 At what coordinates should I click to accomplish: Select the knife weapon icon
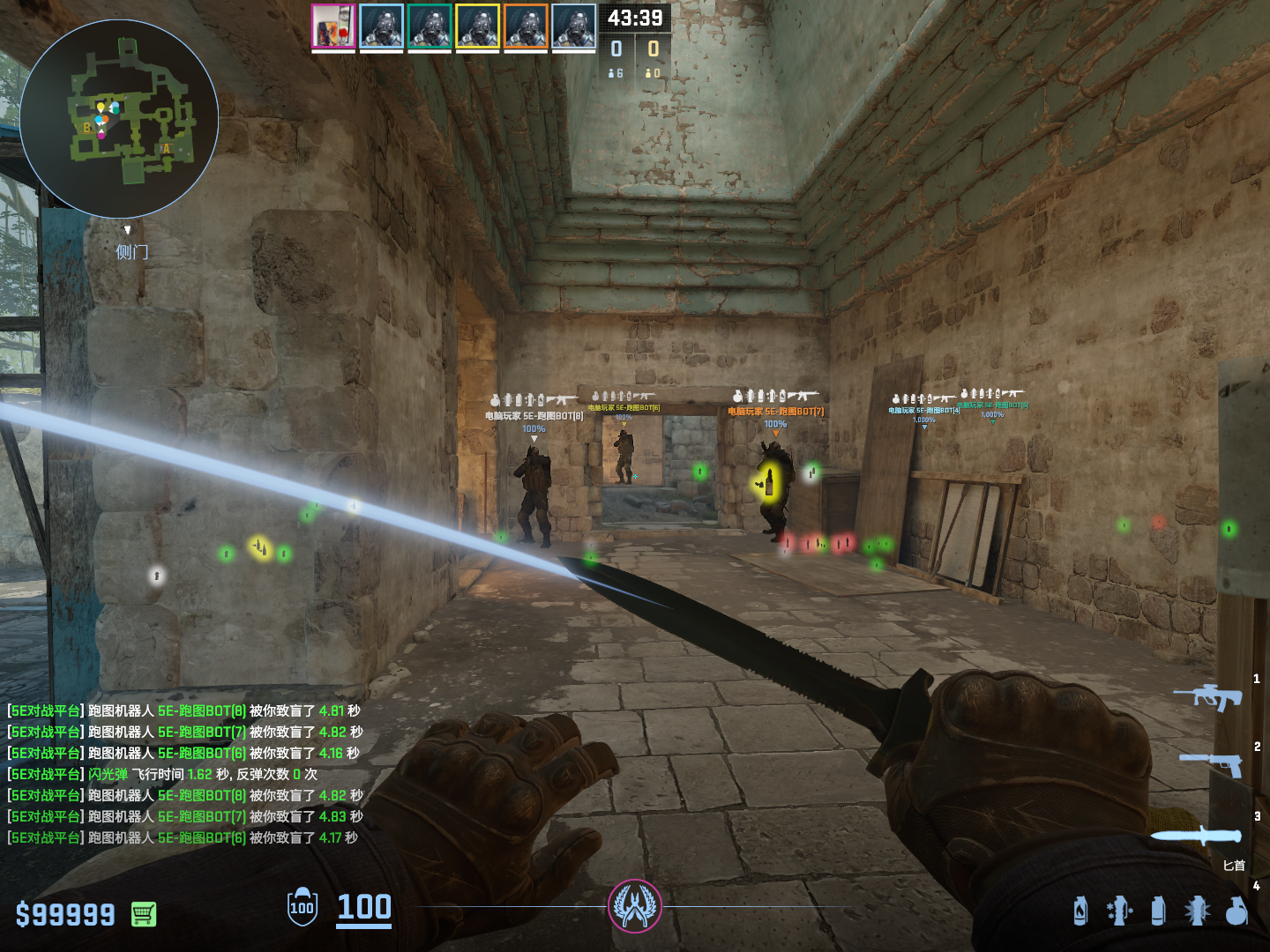(1195, 835)
